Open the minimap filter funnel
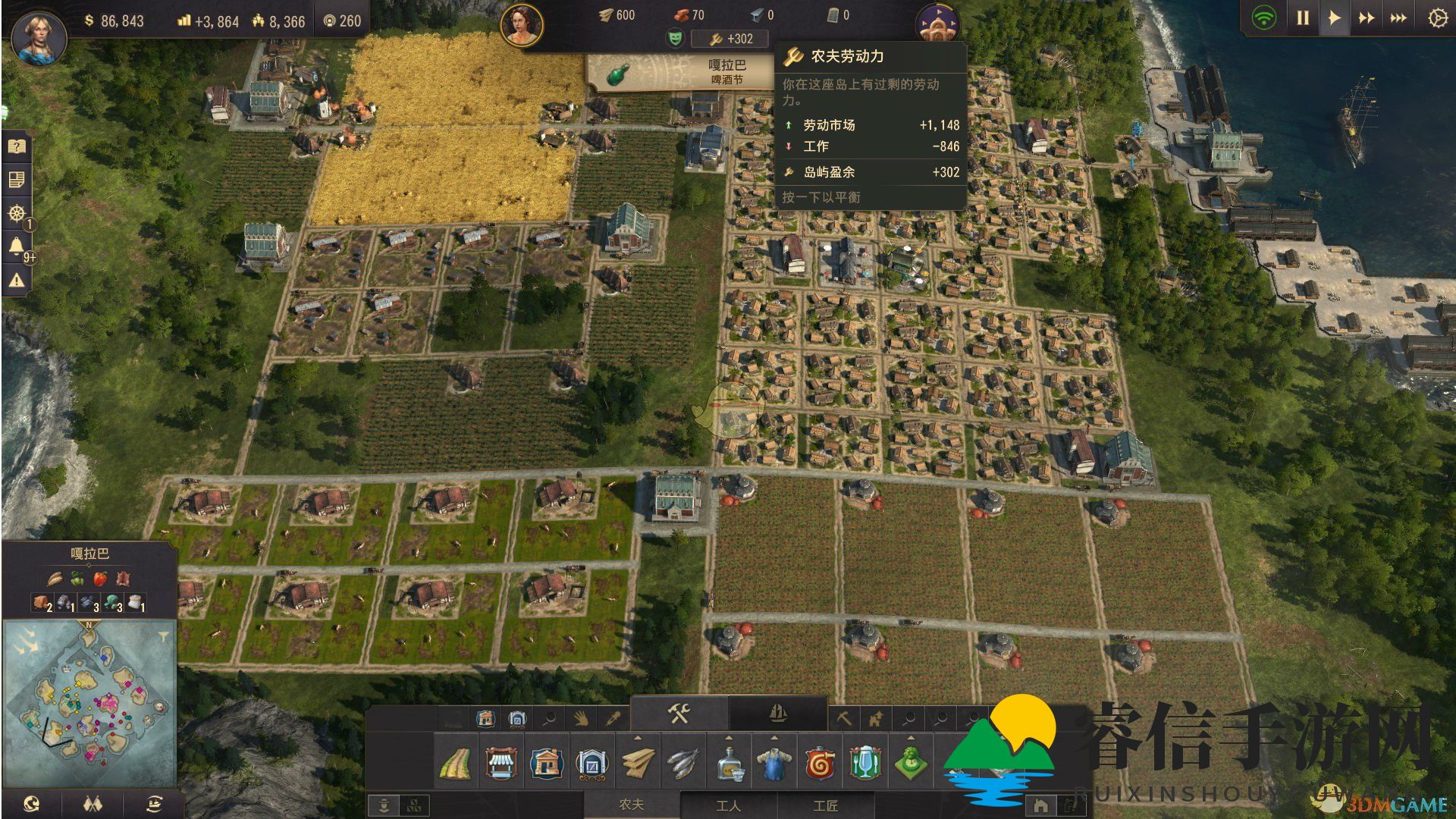The width and height of the screenshot is (1456, 819). point(163,637)
